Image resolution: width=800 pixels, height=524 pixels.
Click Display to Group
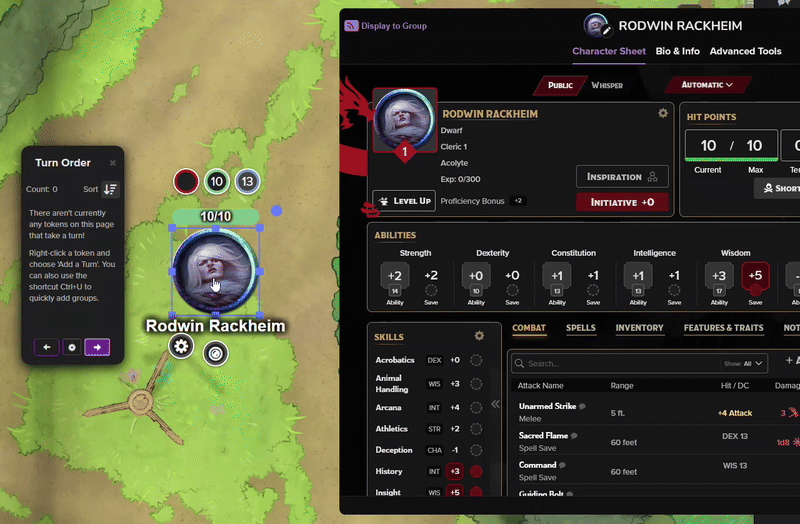(x=386, y=26)
